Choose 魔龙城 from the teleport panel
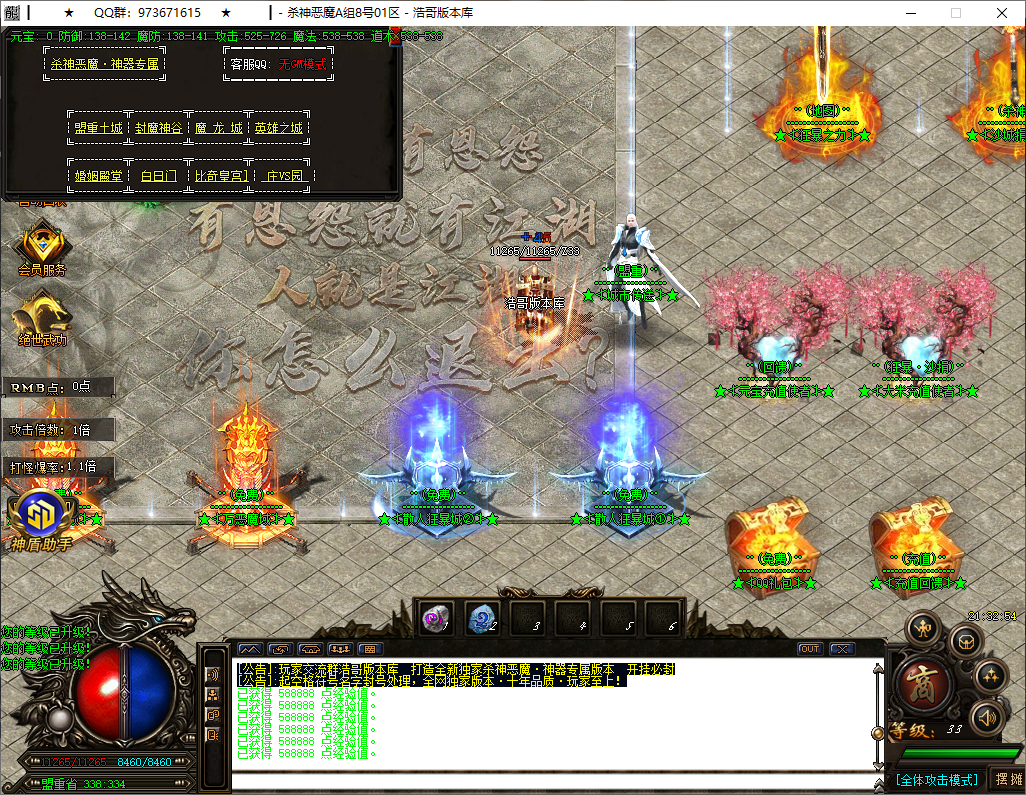1026x795 pixels. (x=219, y=128)
